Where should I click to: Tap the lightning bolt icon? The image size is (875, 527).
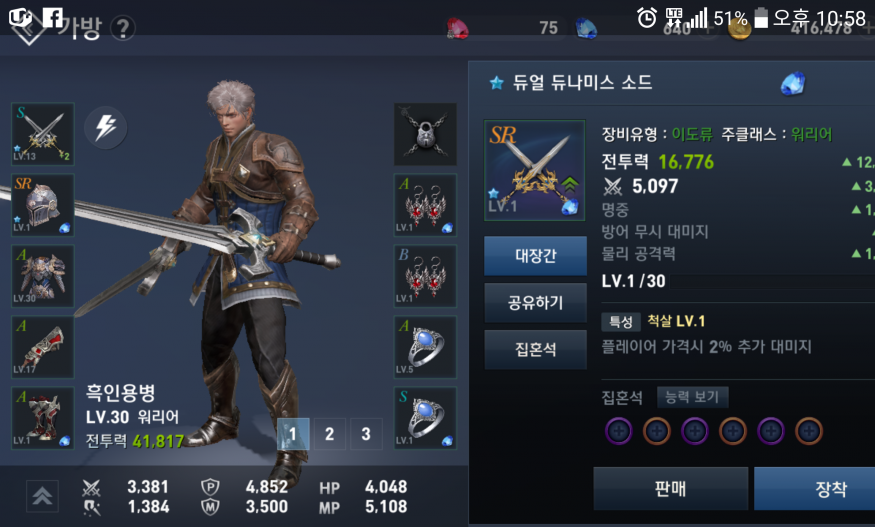click(x=105, y=127)
